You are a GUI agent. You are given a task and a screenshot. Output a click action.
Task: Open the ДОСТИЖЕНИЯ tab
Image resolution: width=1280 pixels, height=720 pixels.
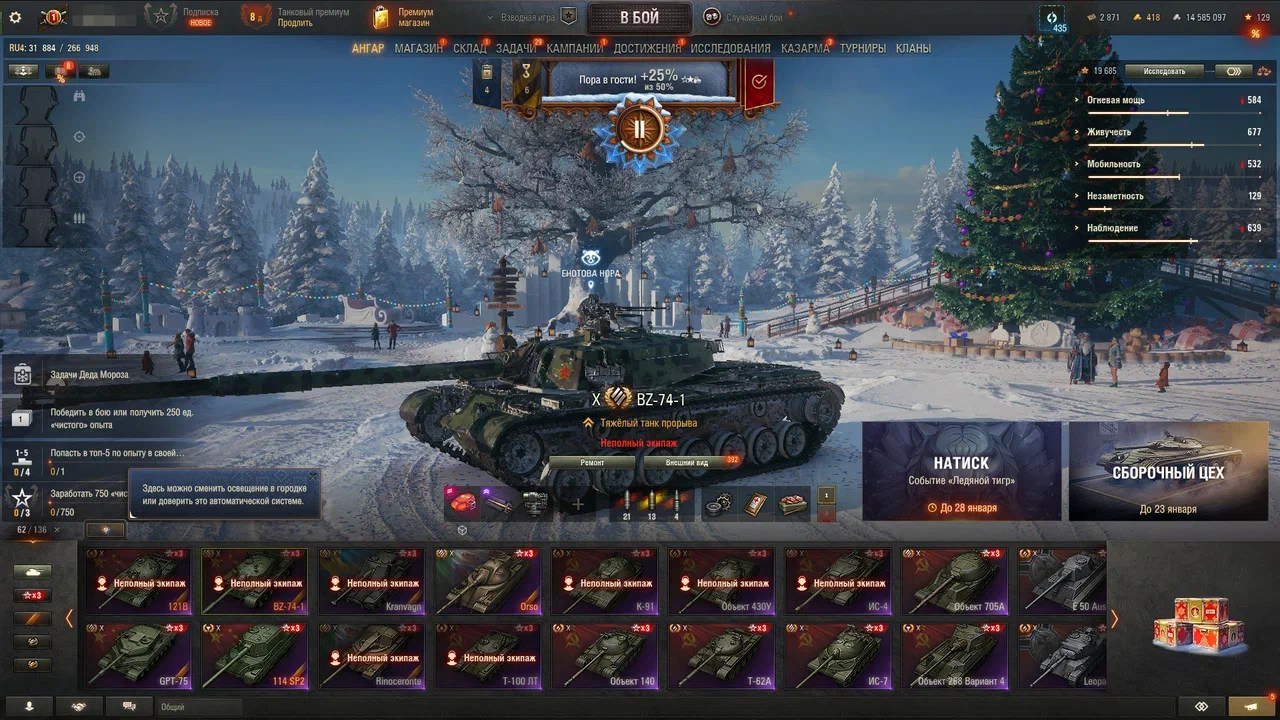(x=646, y=48)
